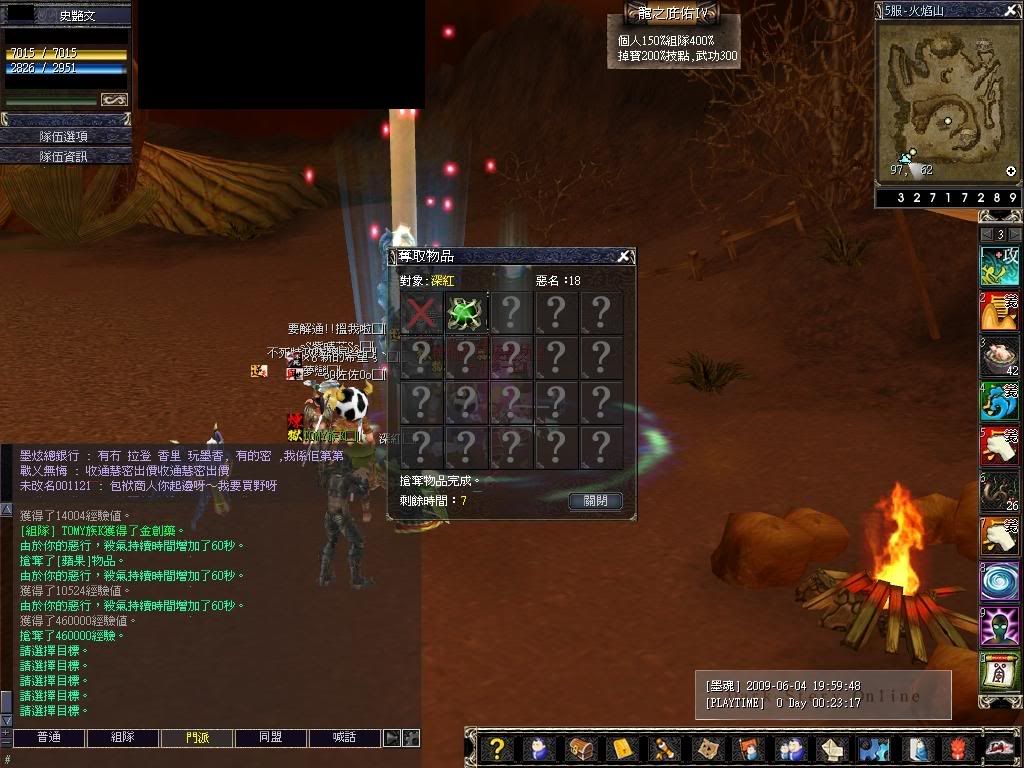
Task: Switch chat to the 組隊 channel
Action: click(x=122, y=738)
